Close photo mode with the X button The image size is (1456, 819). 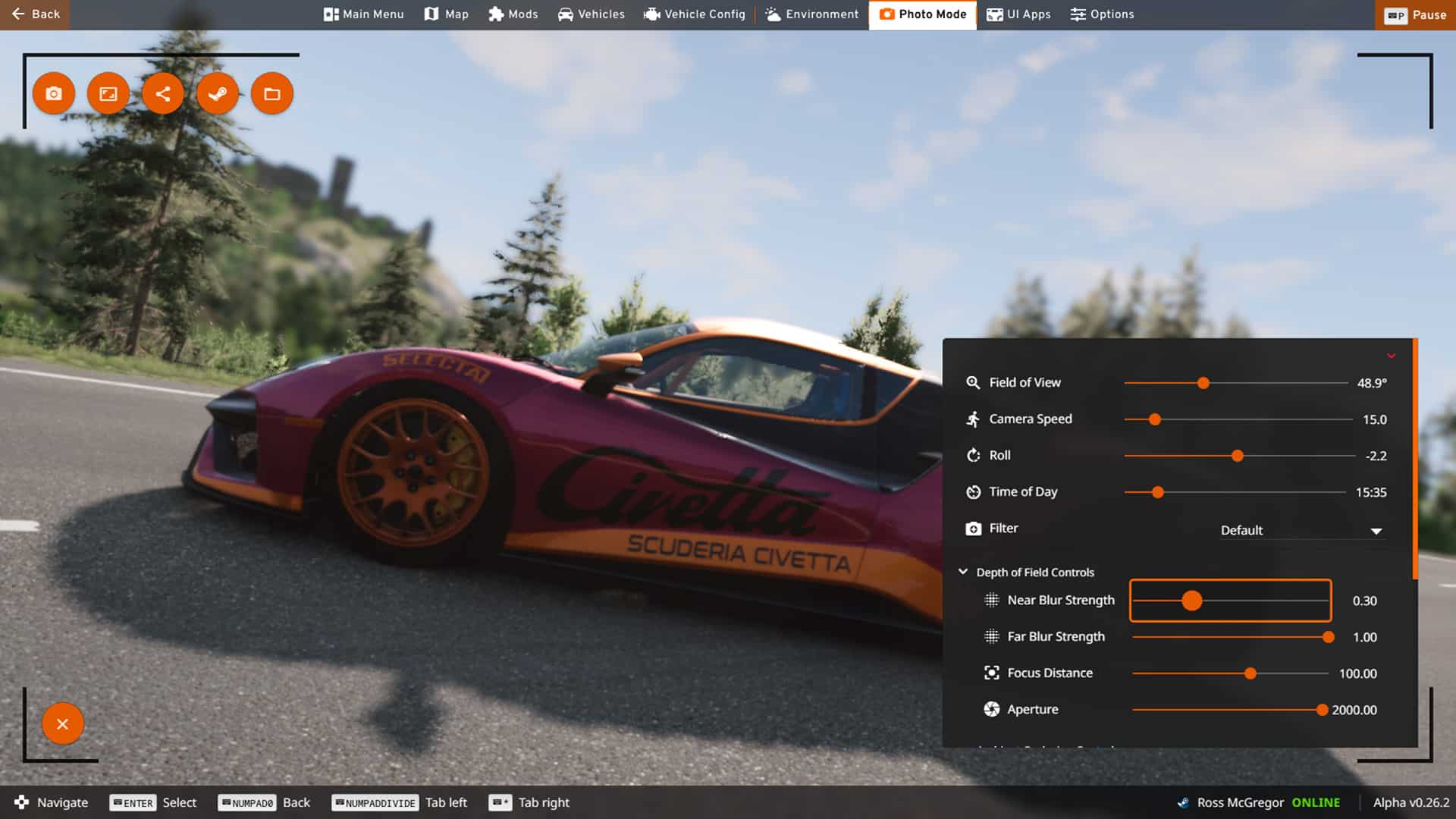(x=63, y=723)
